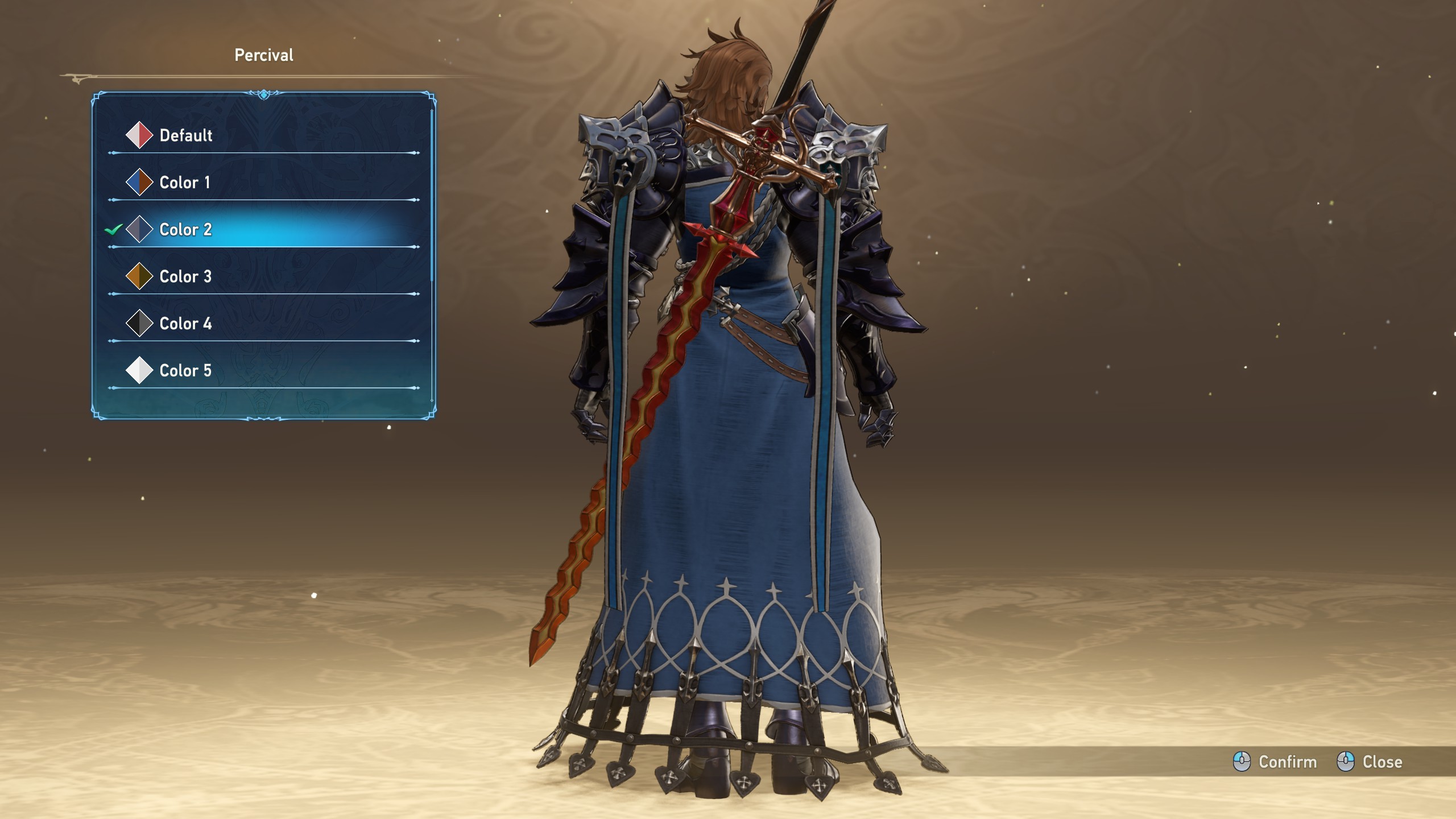Select Color 5 white swatch row

185,371
